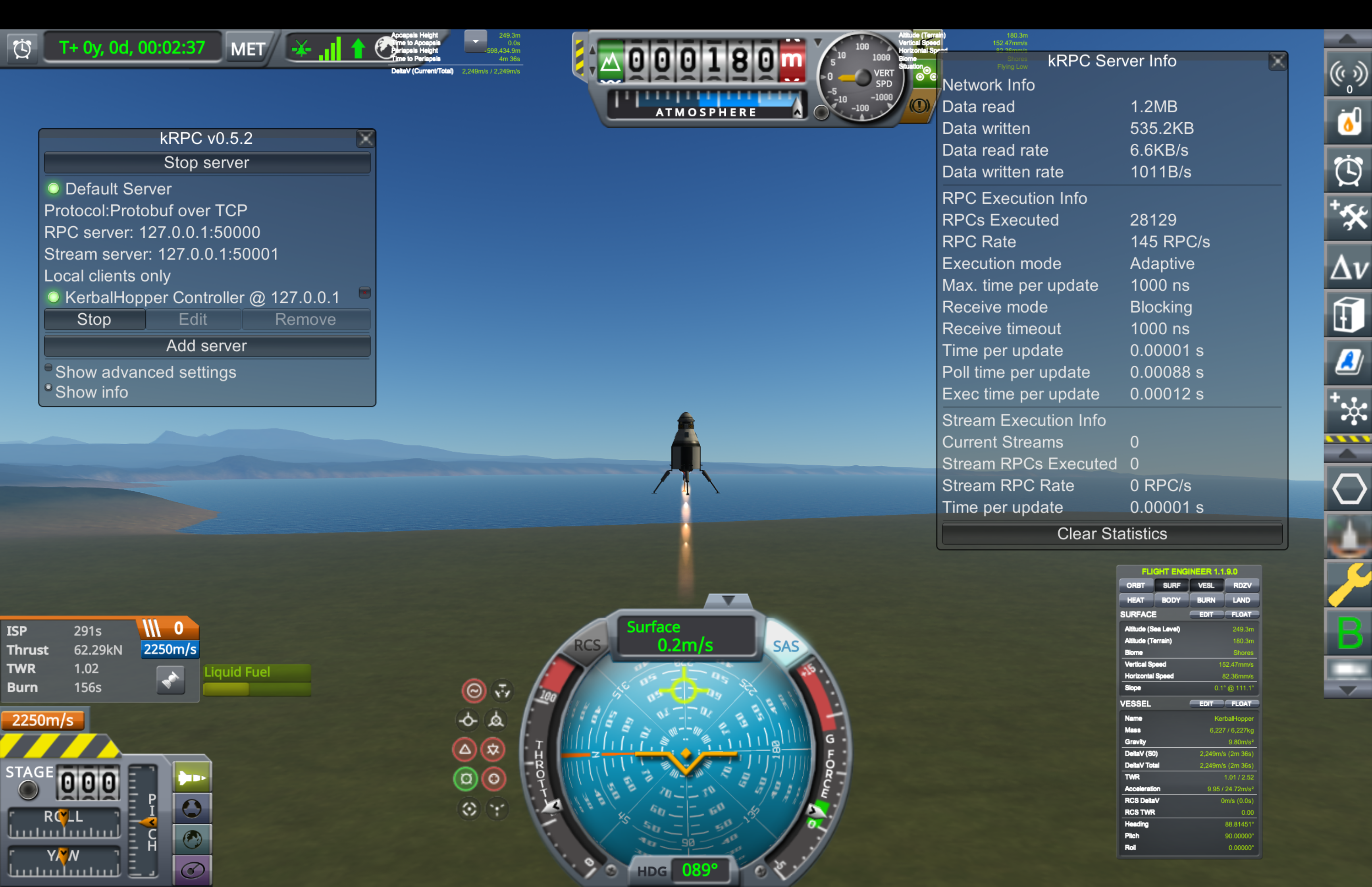This screenshot has width=1372, height=887.
Task: Toggle the RCS indicator on the navball
Action: pyautogui.click(x=587, y=645)
